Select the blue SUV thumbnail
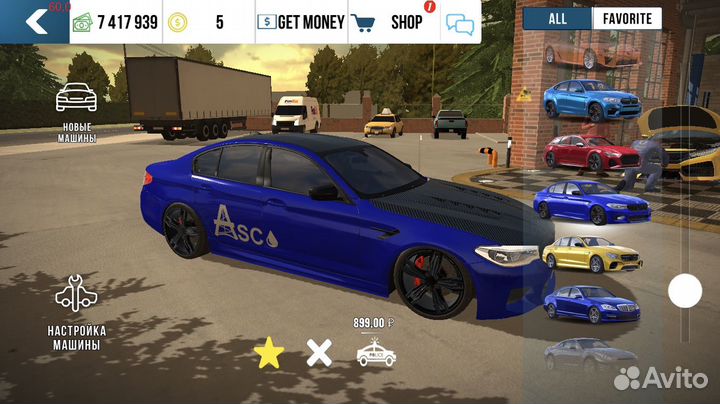Image resolution: width=720 pixels, height=404 pixels. pos(578,100)
